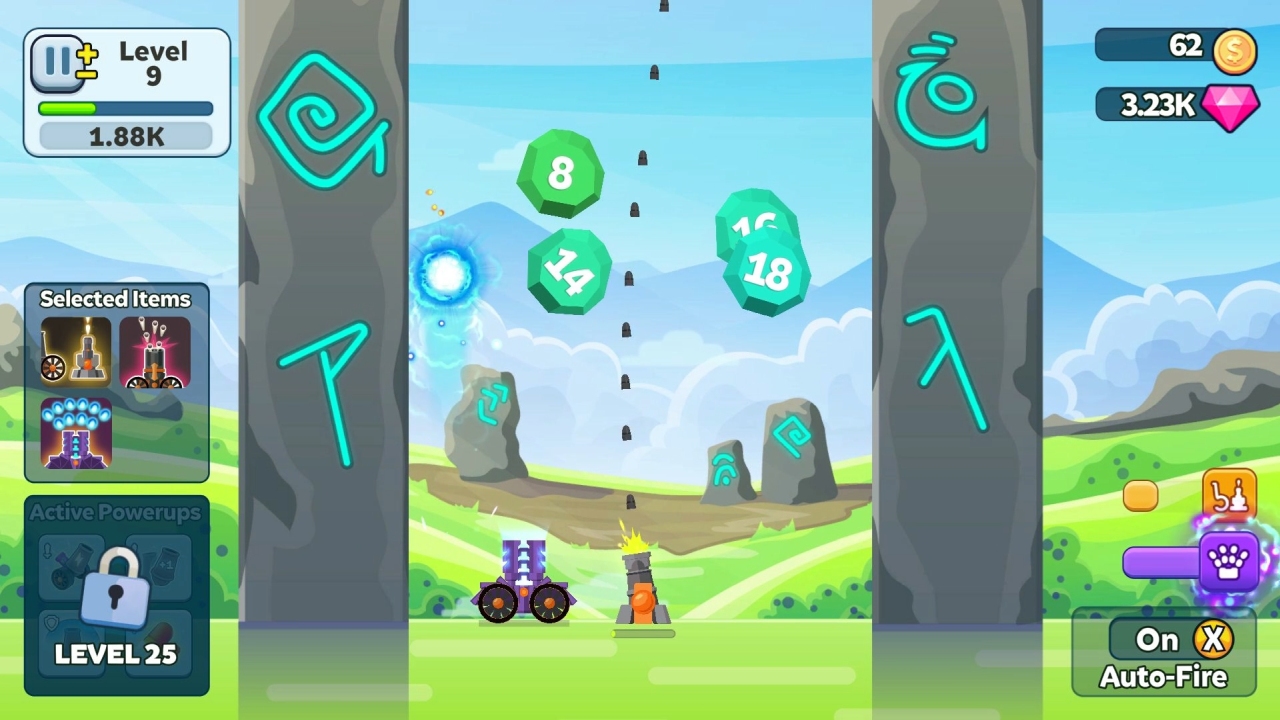
Task: Select the flame cannon in Selected Items
Action: coord(73,352)
